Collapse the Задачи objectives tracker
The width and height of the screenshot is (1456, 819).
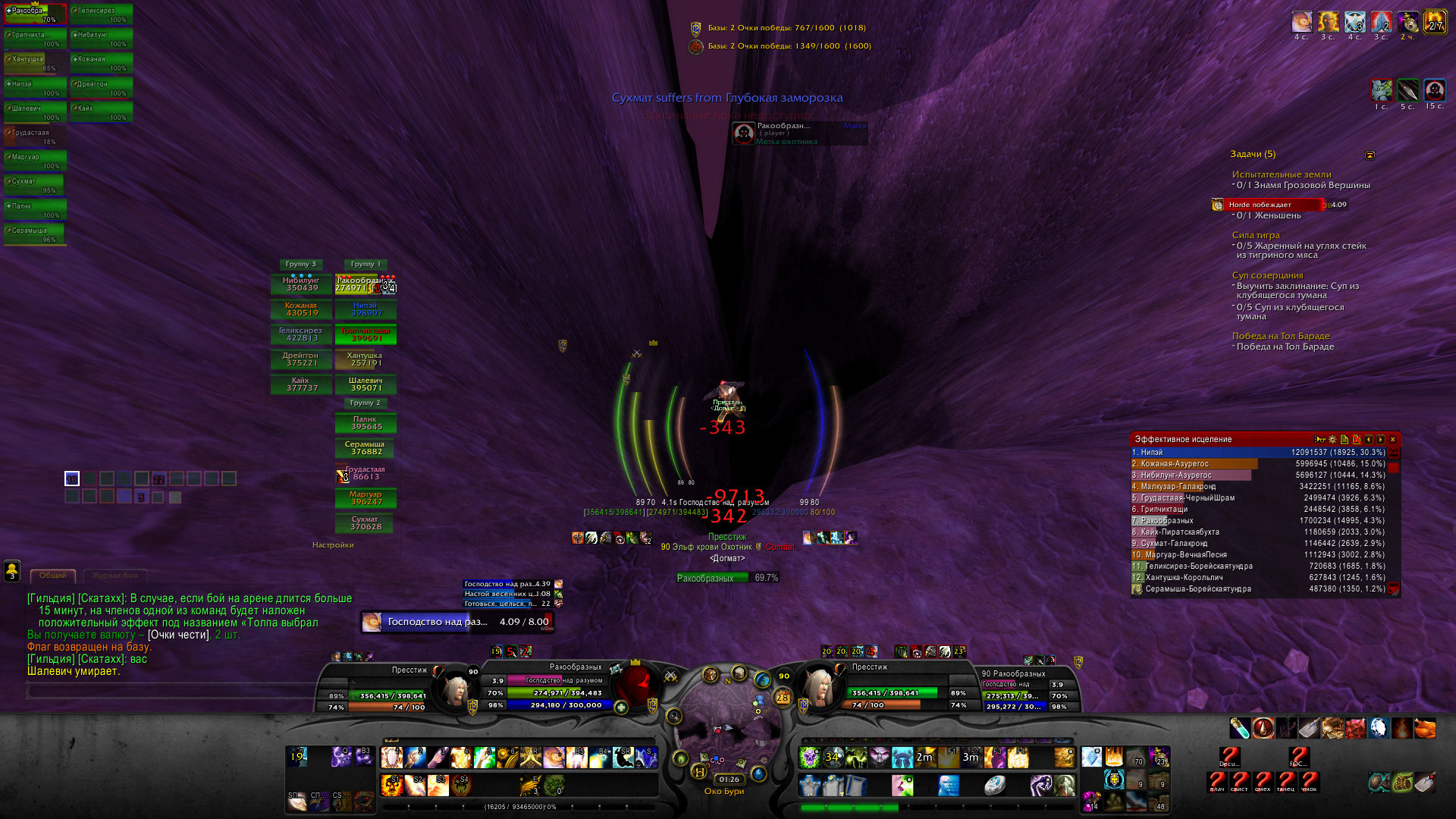coord(1370,155)
